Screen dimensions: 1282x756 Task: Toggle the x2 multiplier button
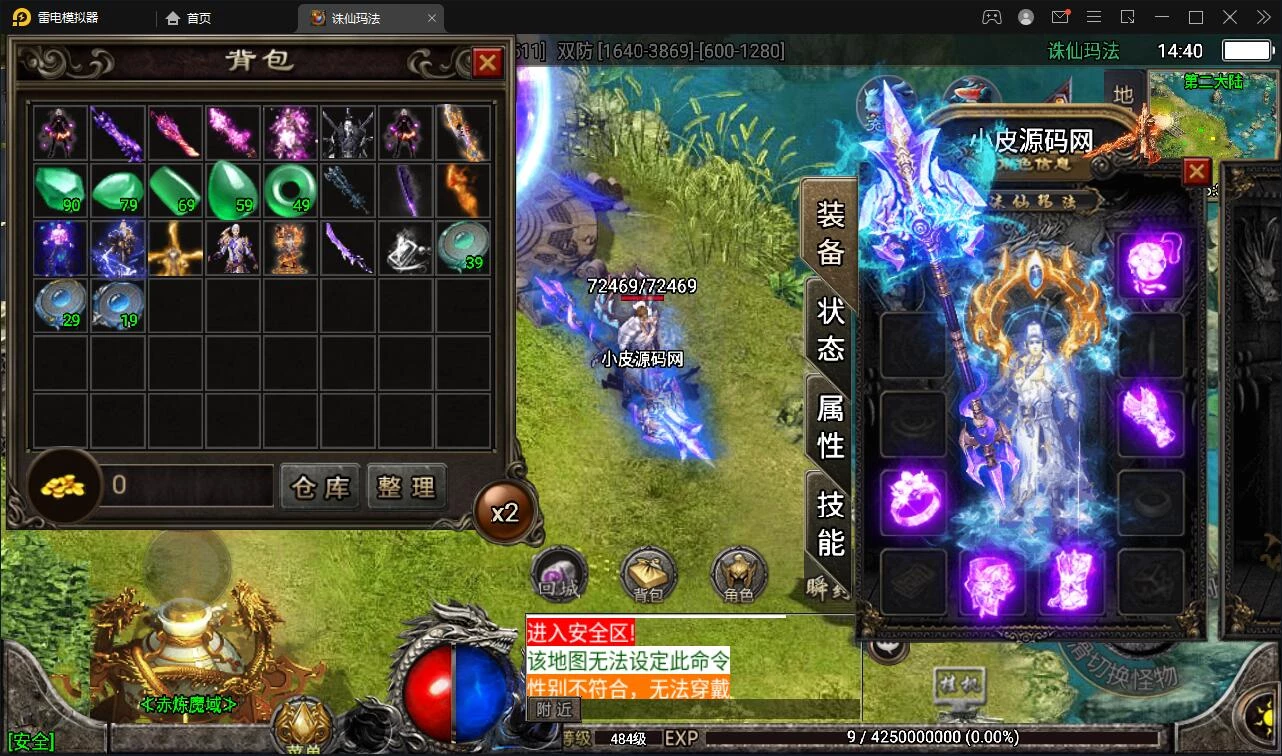504,513
